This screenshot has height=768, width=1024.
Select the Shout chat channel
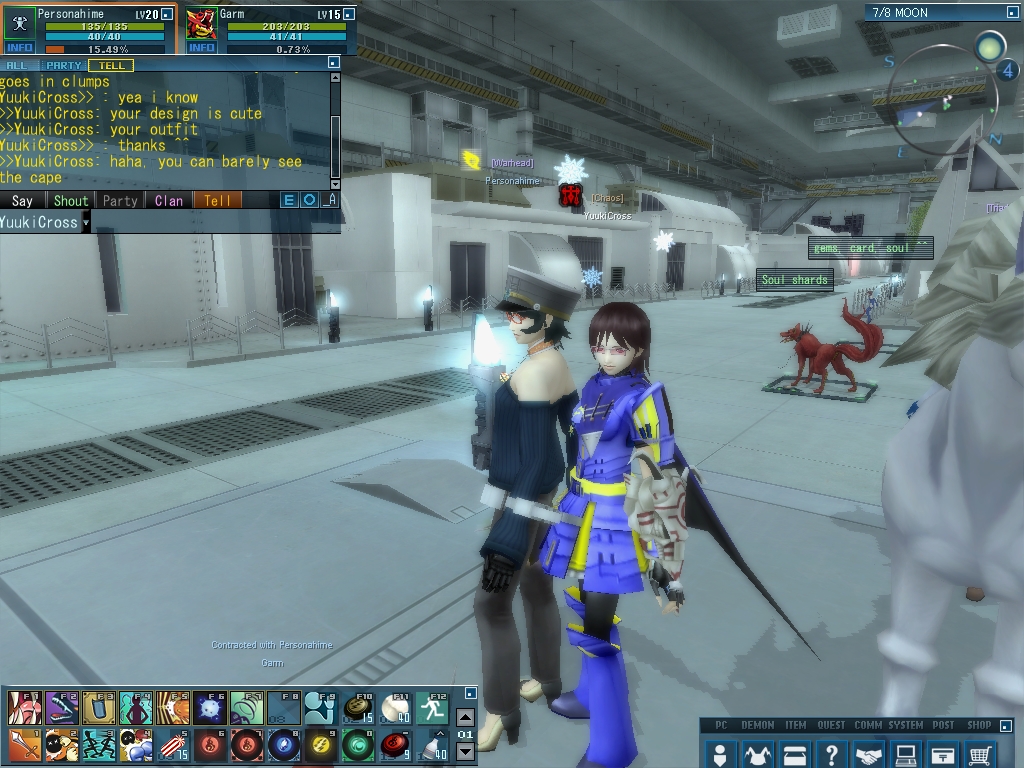pos(71,201)
